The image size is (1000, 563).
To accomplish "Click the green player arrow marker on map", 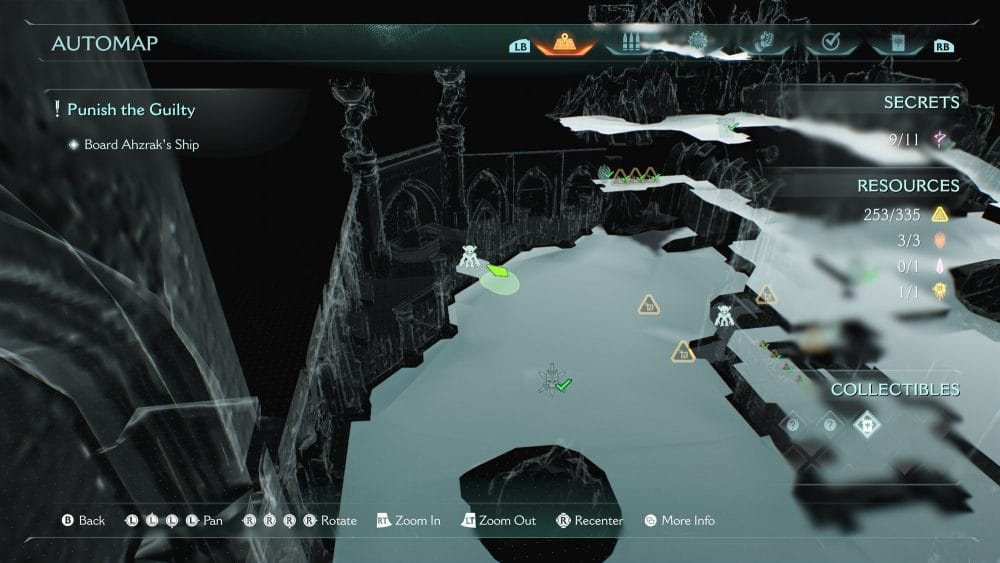I will 497,269.
